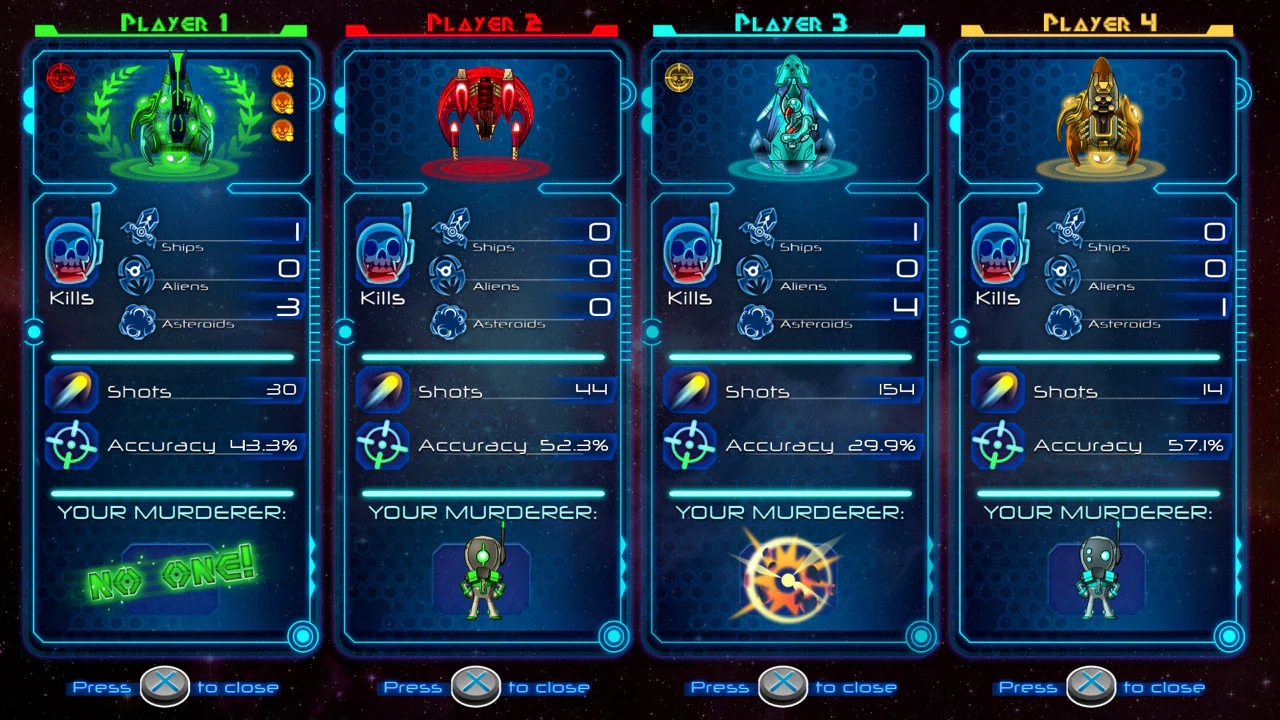Select the Accuracy crosshair icon for Player 4
Viewport: 1280px width, 720px height.
click(1000, 443)
